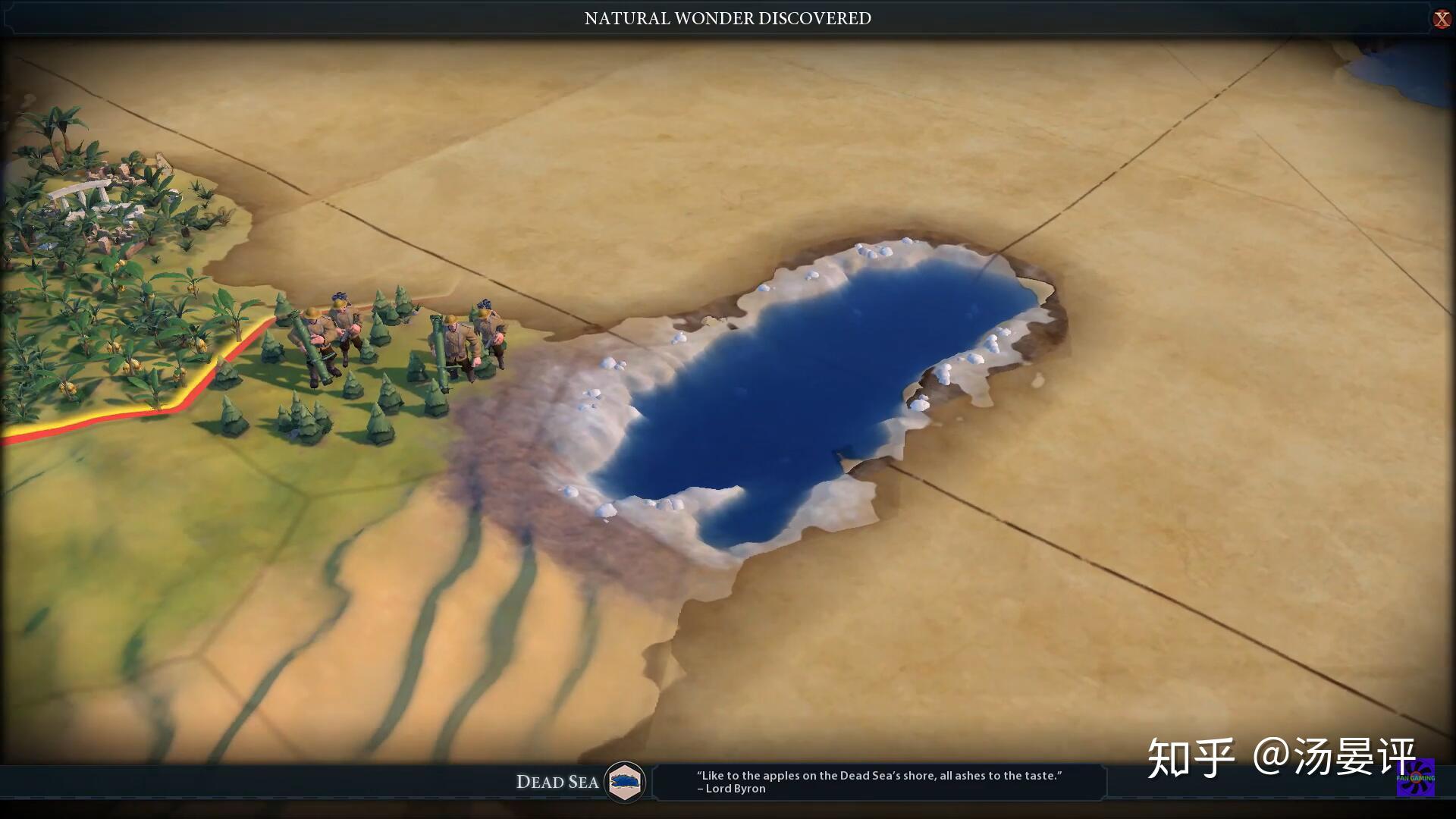Close the Natural Wonder Discovered popup
The image size is (1456, 819).
(1441, 19)
